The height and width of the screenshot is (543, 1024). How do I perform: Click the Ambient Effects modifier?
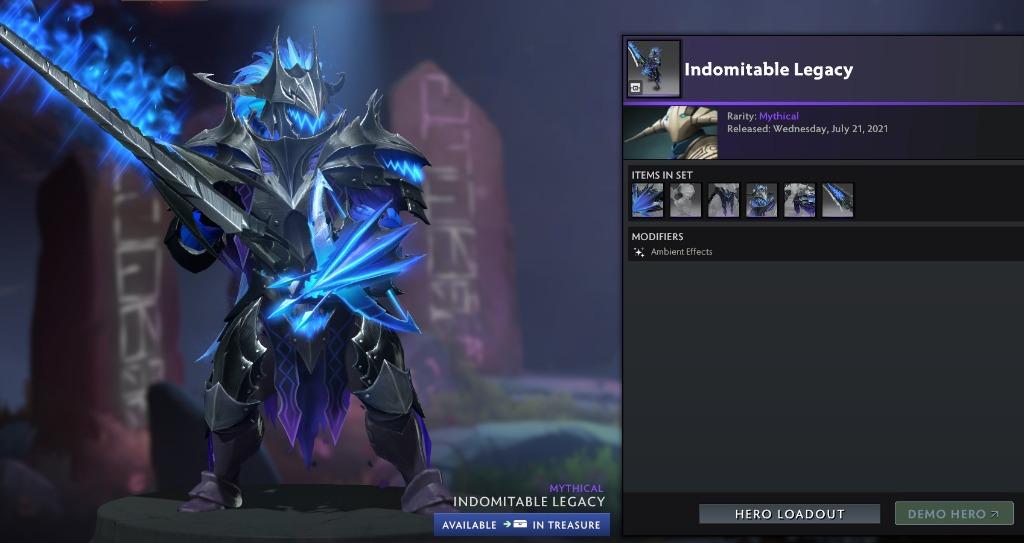[681, 252]
